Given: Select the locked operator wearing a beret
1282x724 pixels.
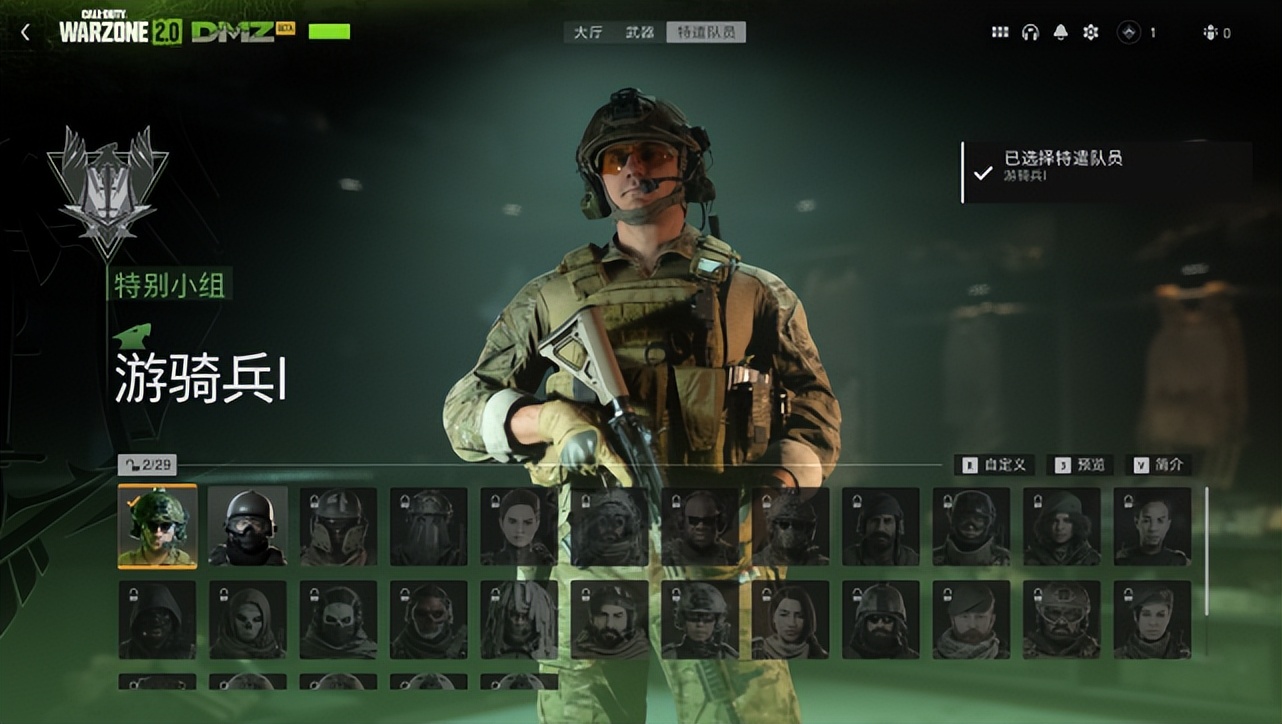Looking at the screenshot, I should coord(971,619).
